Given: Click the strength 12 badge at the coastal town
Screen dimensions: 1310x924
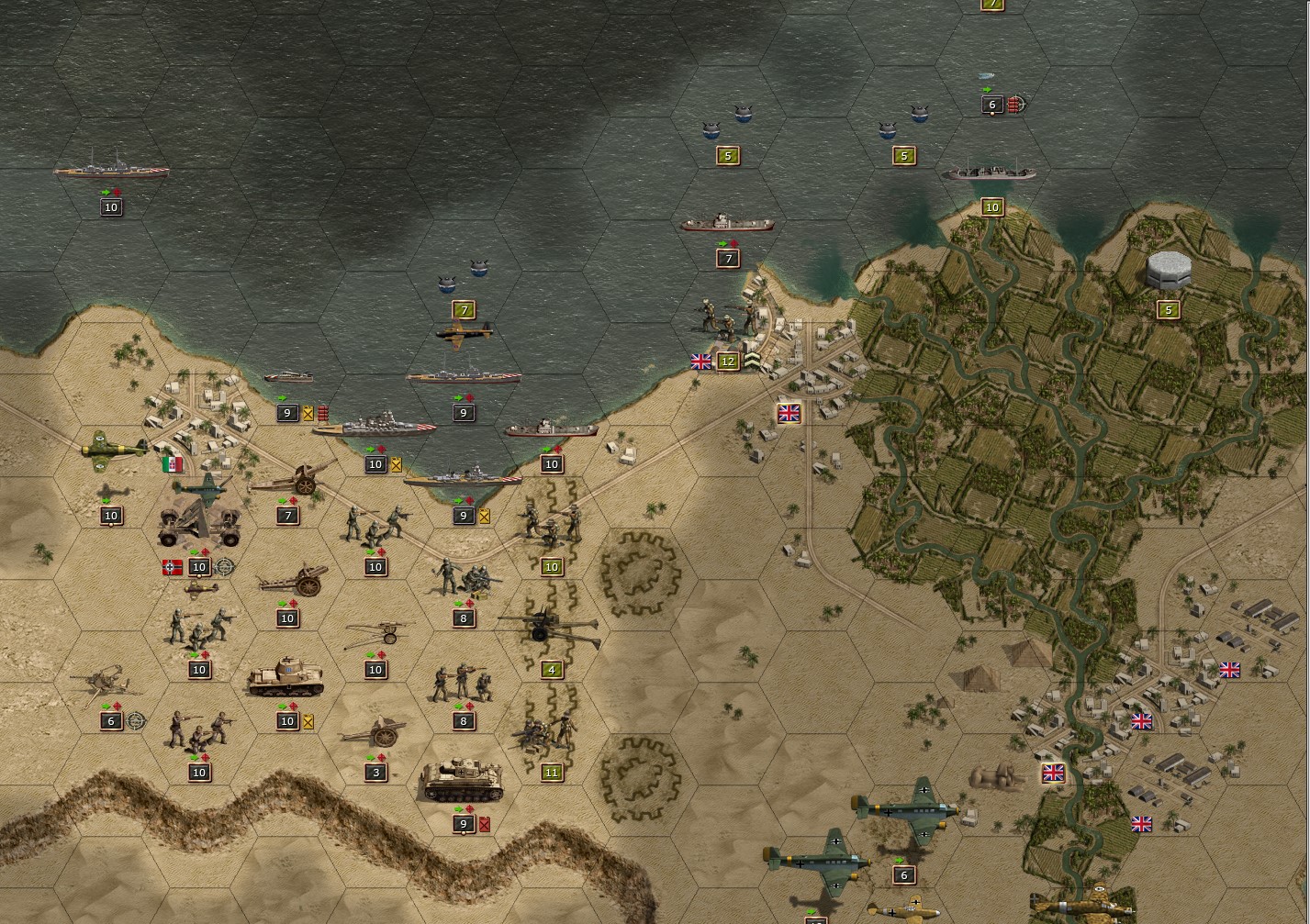Looking at the screenshot, I should click(x=727, y=362).
